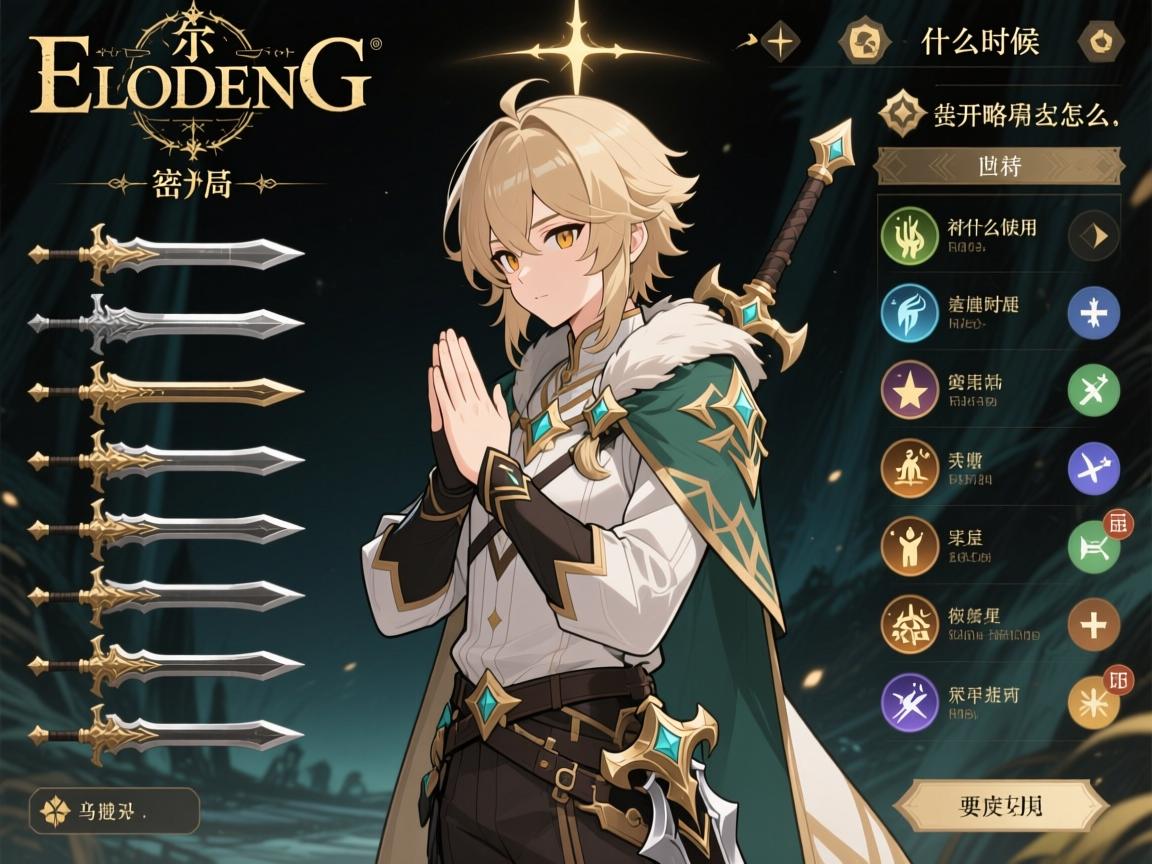The width and height of the screenshot is (1152, 864).
Task: Pick the raised-arms figure skill icon
Action: coord(909,546)
